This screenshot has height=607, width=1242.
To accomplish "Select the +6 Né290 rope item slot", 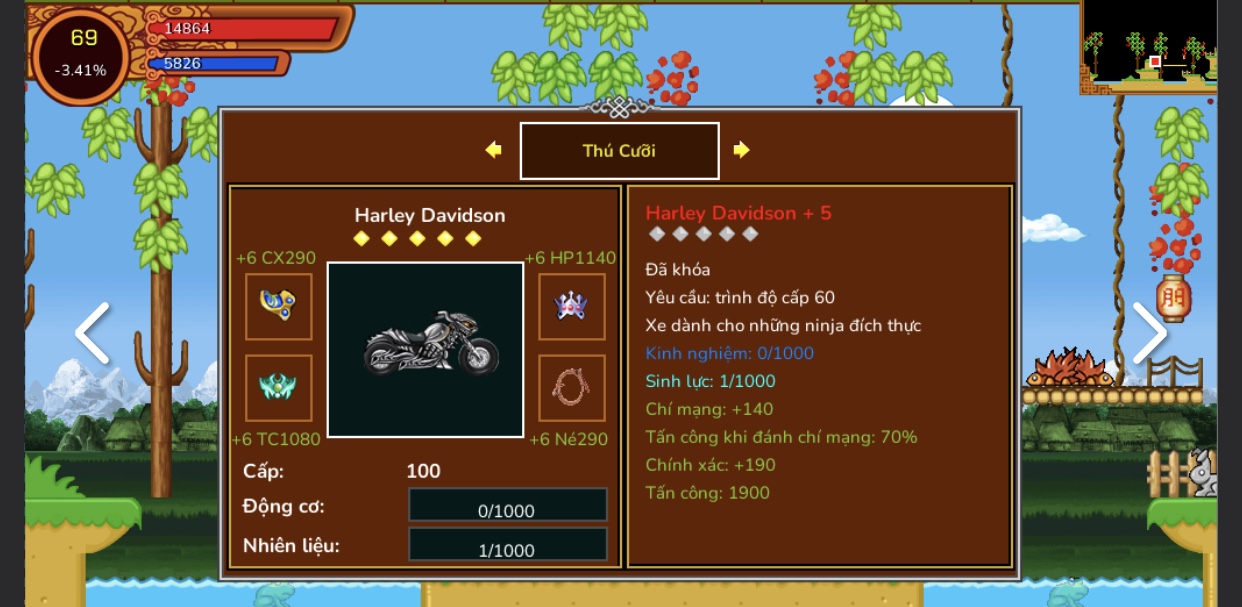I will pos(572,388).
